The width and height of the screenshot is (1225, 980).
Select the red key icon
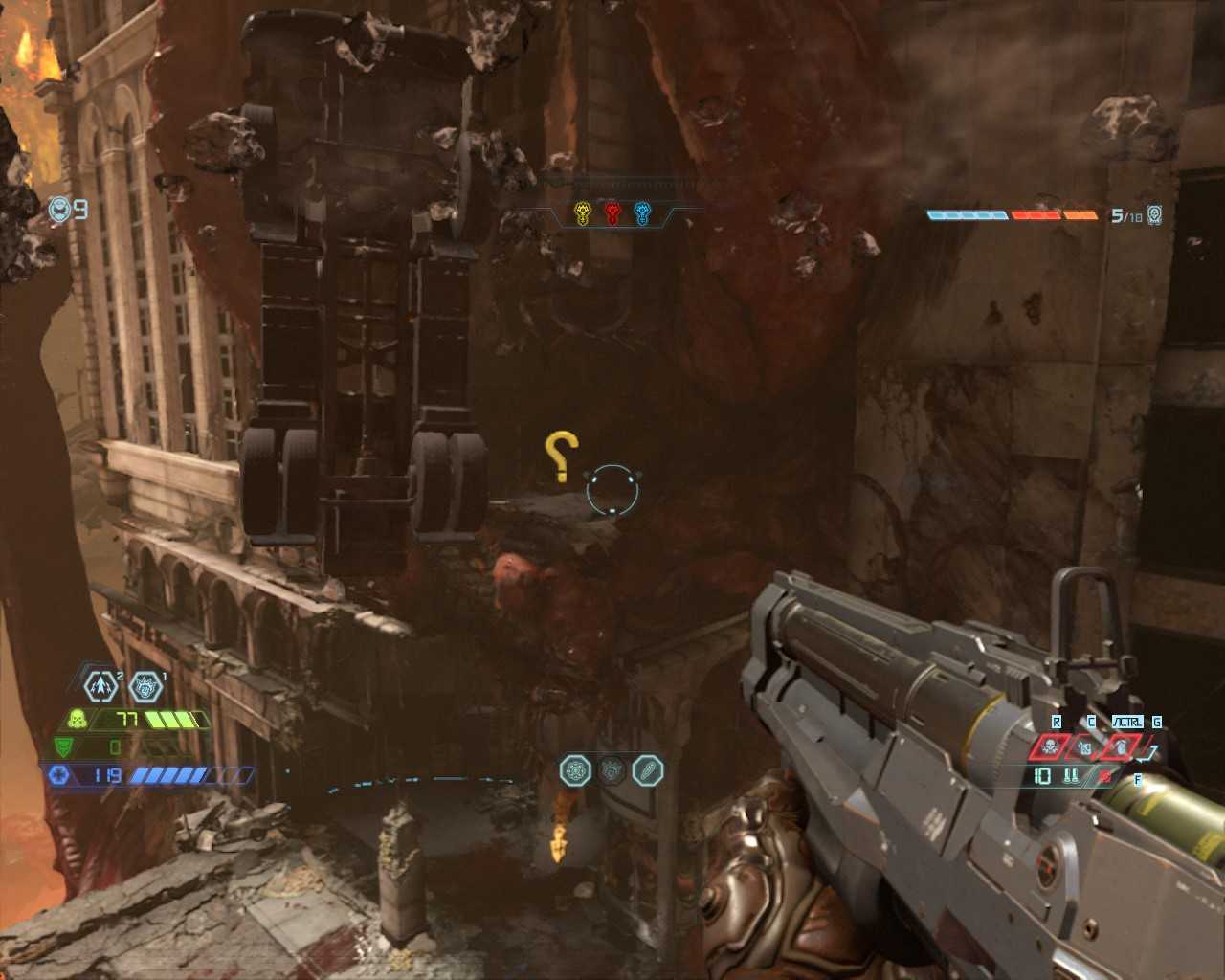[612, 213]
